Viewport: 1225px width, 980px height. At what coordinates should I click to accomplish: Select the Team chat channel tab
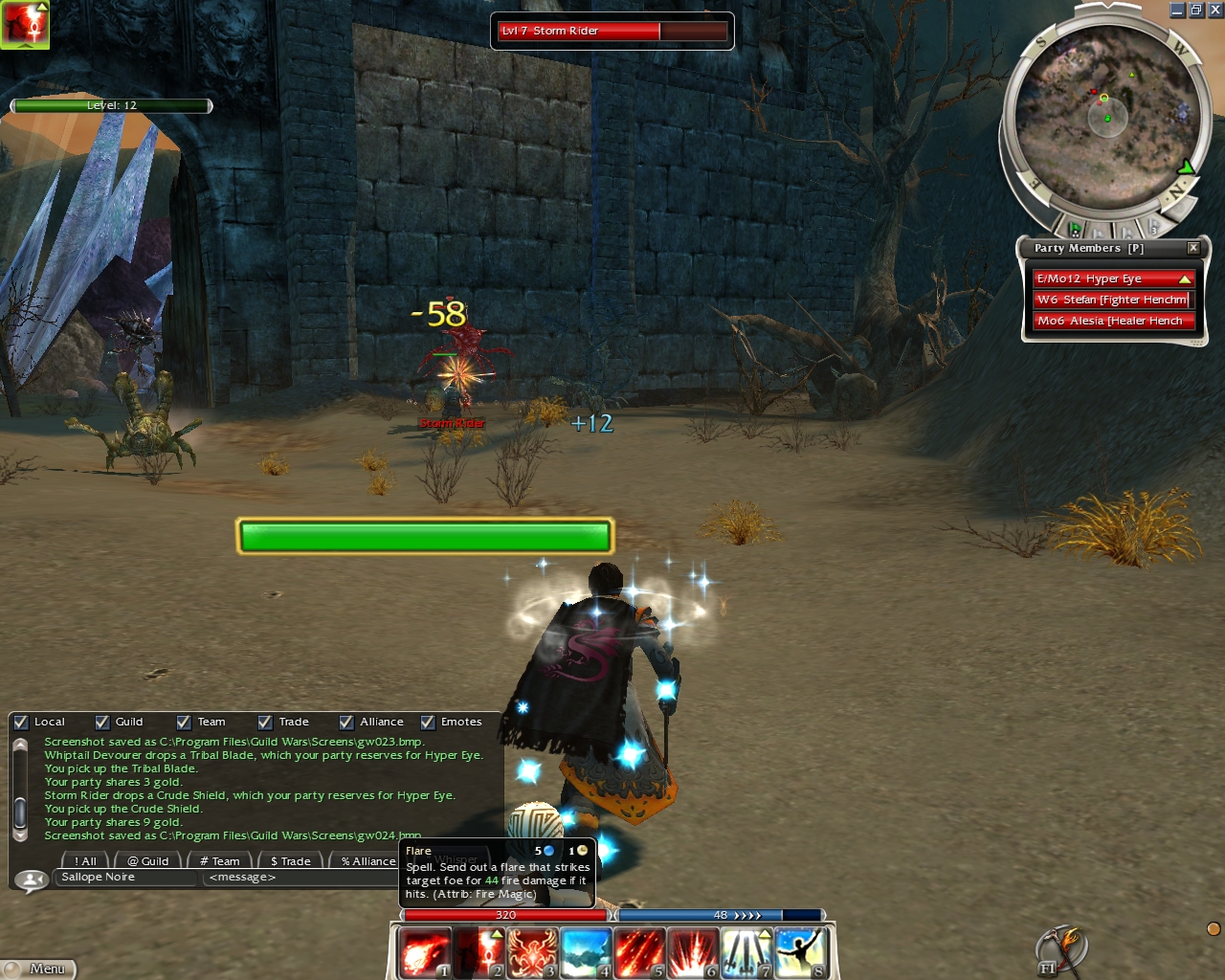pos(220,861)
